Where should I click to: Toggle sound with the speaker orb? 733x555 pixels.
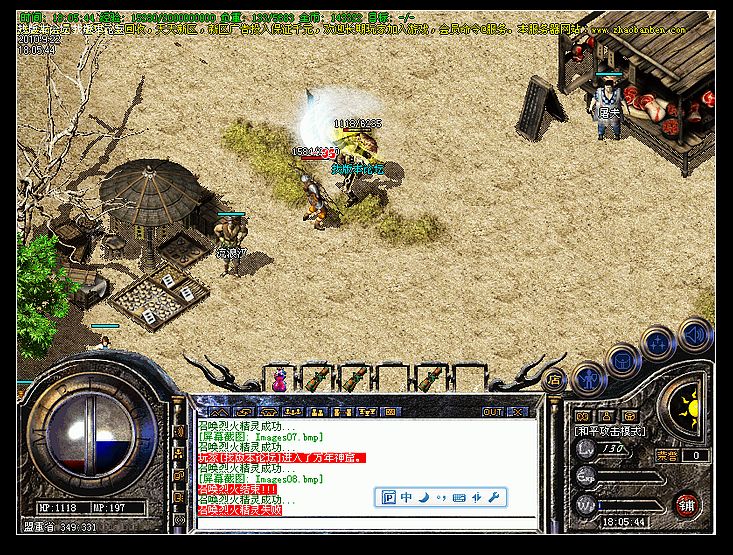click(x=694, y=336)
